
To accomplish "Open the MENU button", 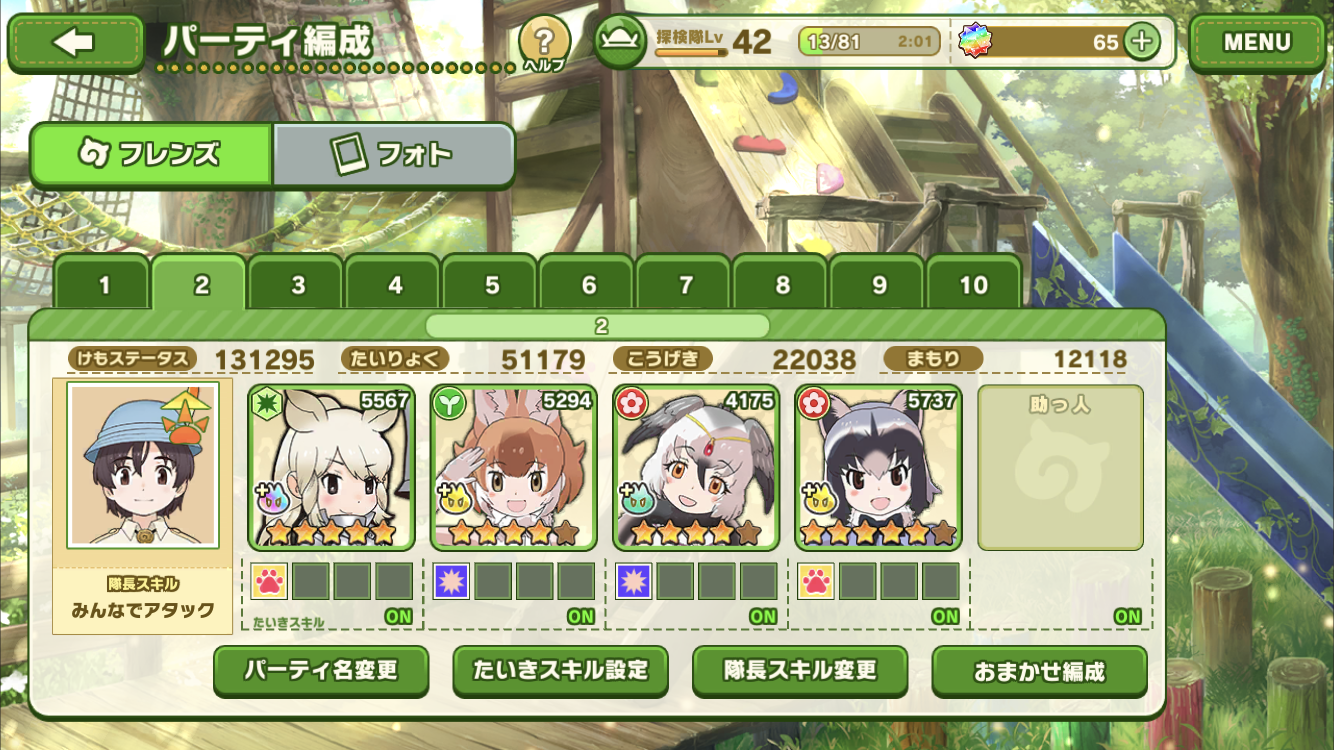I will click(x=1257, y=43).
